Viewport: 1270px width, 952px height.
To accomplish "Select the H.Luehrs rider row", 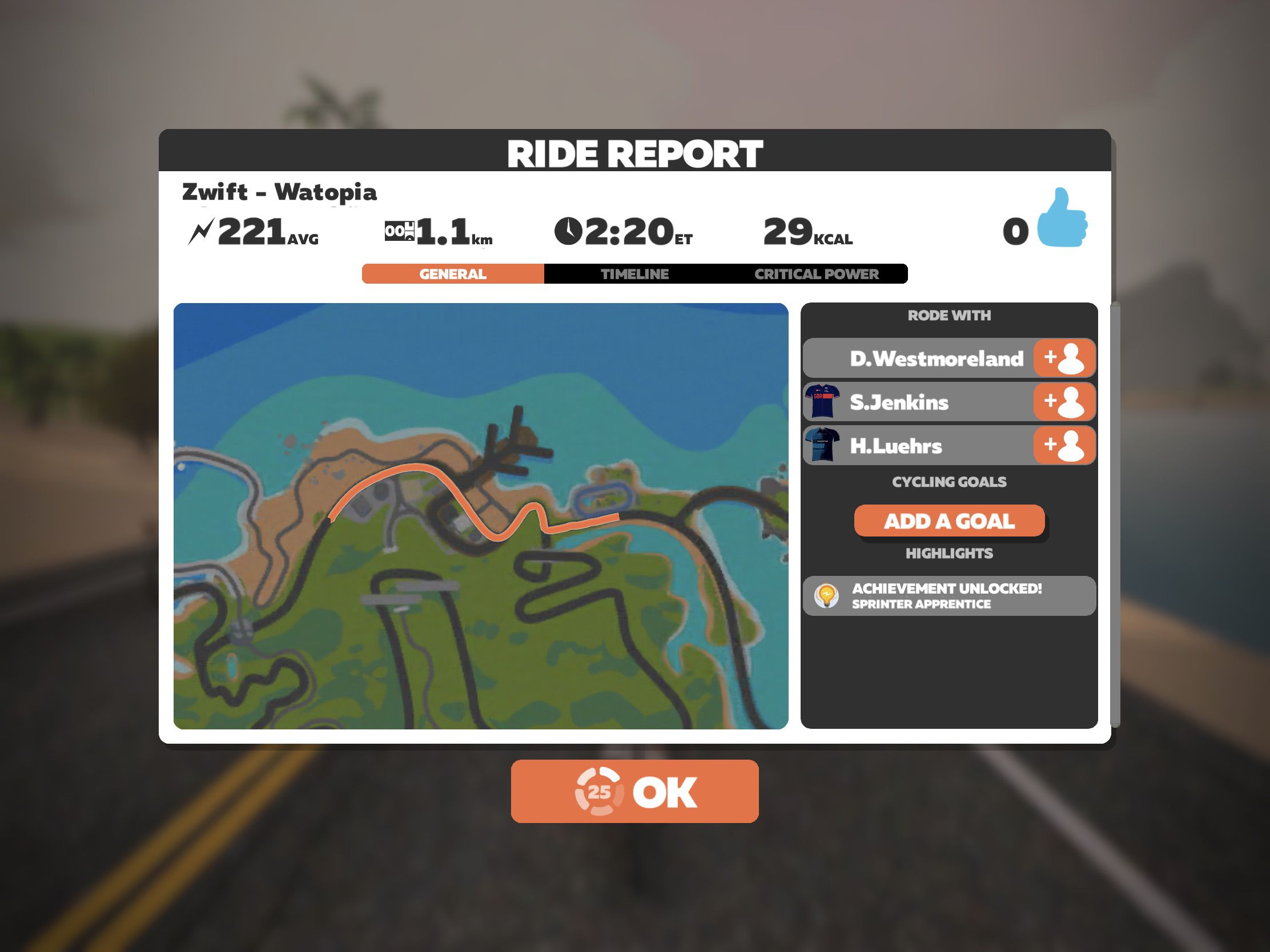I will [x=919, y=445].
